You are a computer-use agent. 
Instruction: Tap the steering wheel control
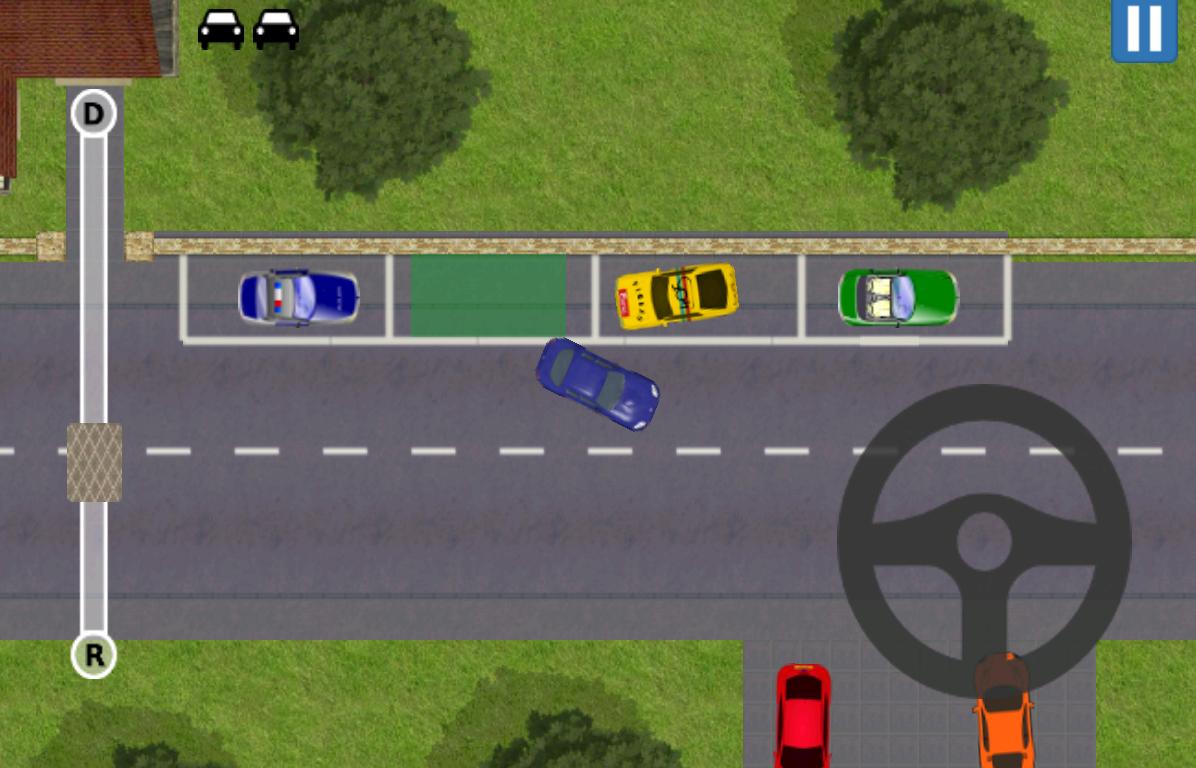984,541
